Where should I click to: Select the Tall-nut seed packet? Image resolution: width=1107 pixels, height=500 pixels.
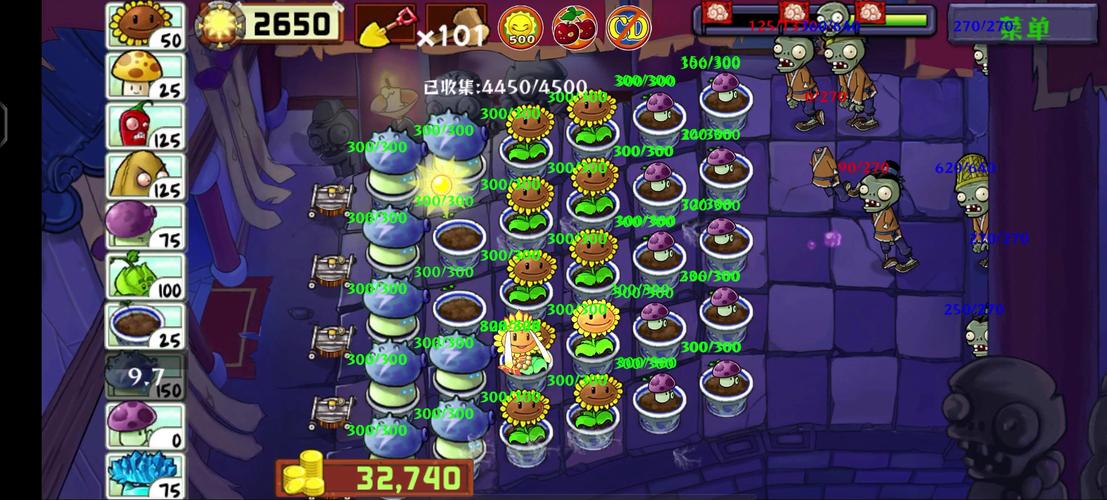click(x=145, y=176)
